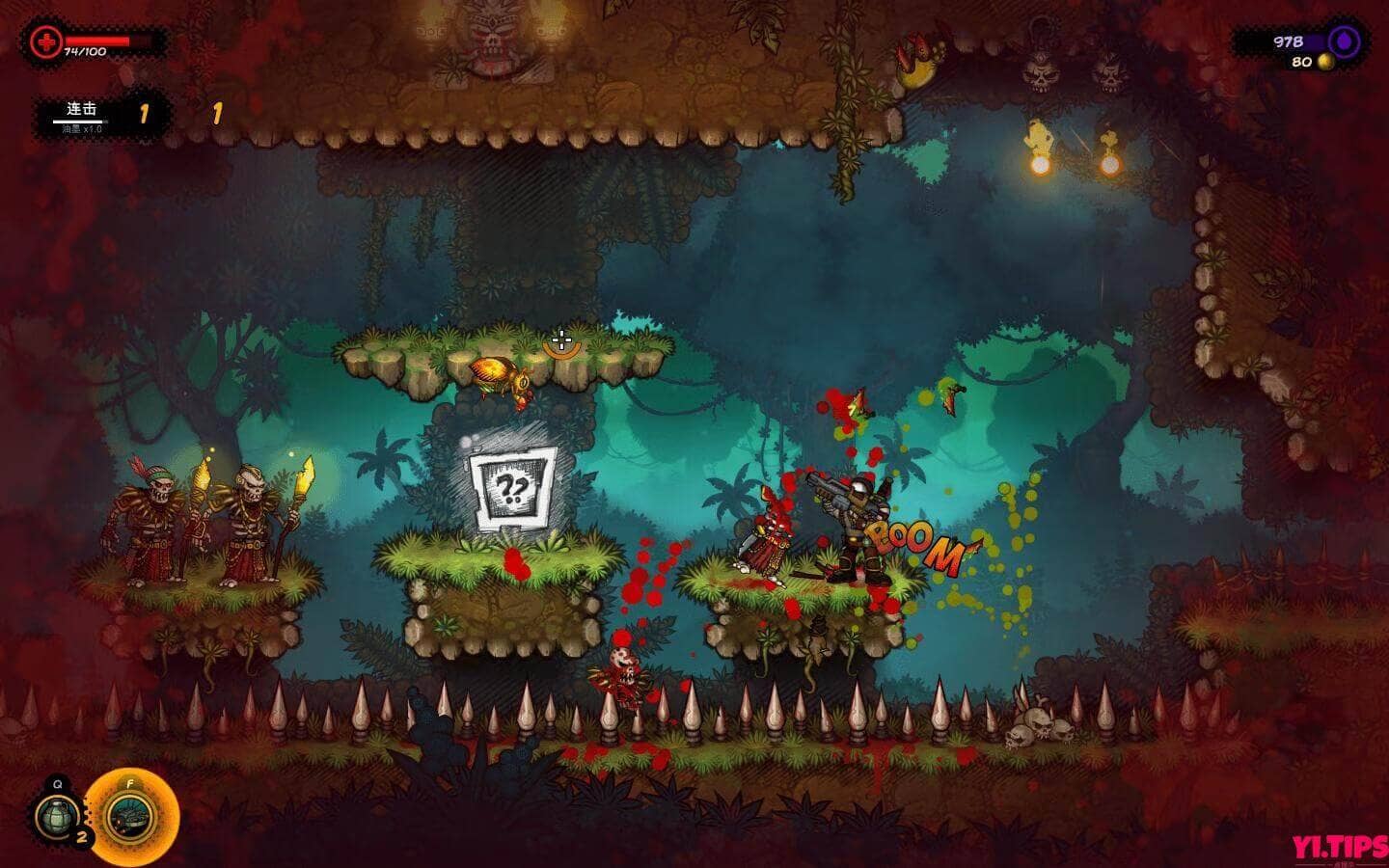Image resolution: width=1389 pixels, height=868 pixels.
Task: Click the gold coin icon beside 80
Action: pos(1323,62)
